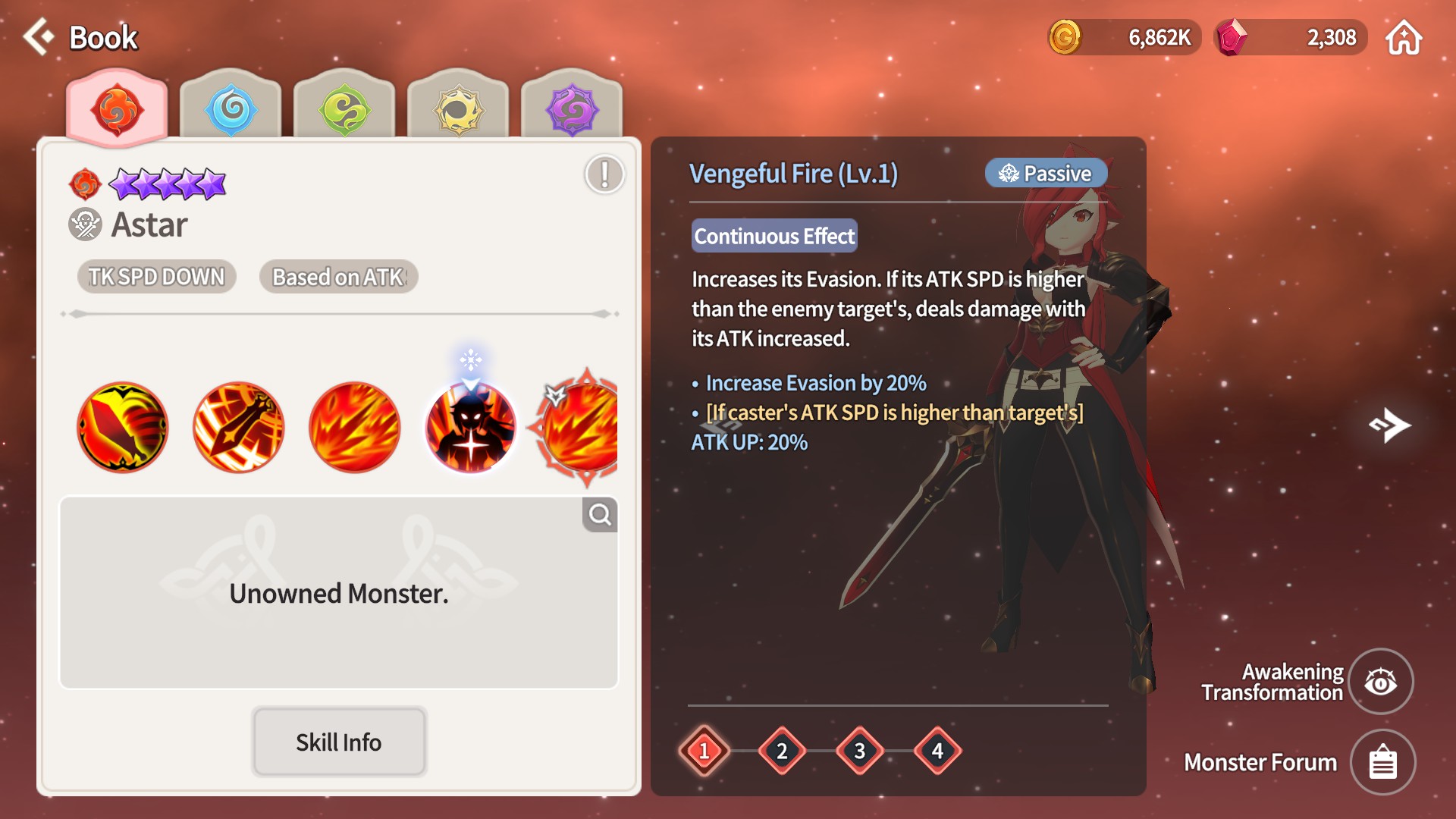This screenshot has height=819, width=1456.
Task: Open the yellow light element tab
Action: 458,109
